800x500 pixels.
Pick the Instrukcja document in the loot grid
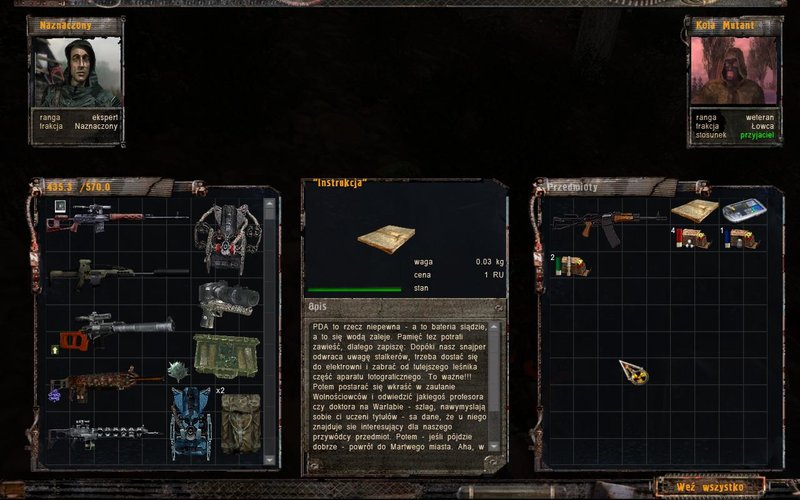tap(694, 211)
